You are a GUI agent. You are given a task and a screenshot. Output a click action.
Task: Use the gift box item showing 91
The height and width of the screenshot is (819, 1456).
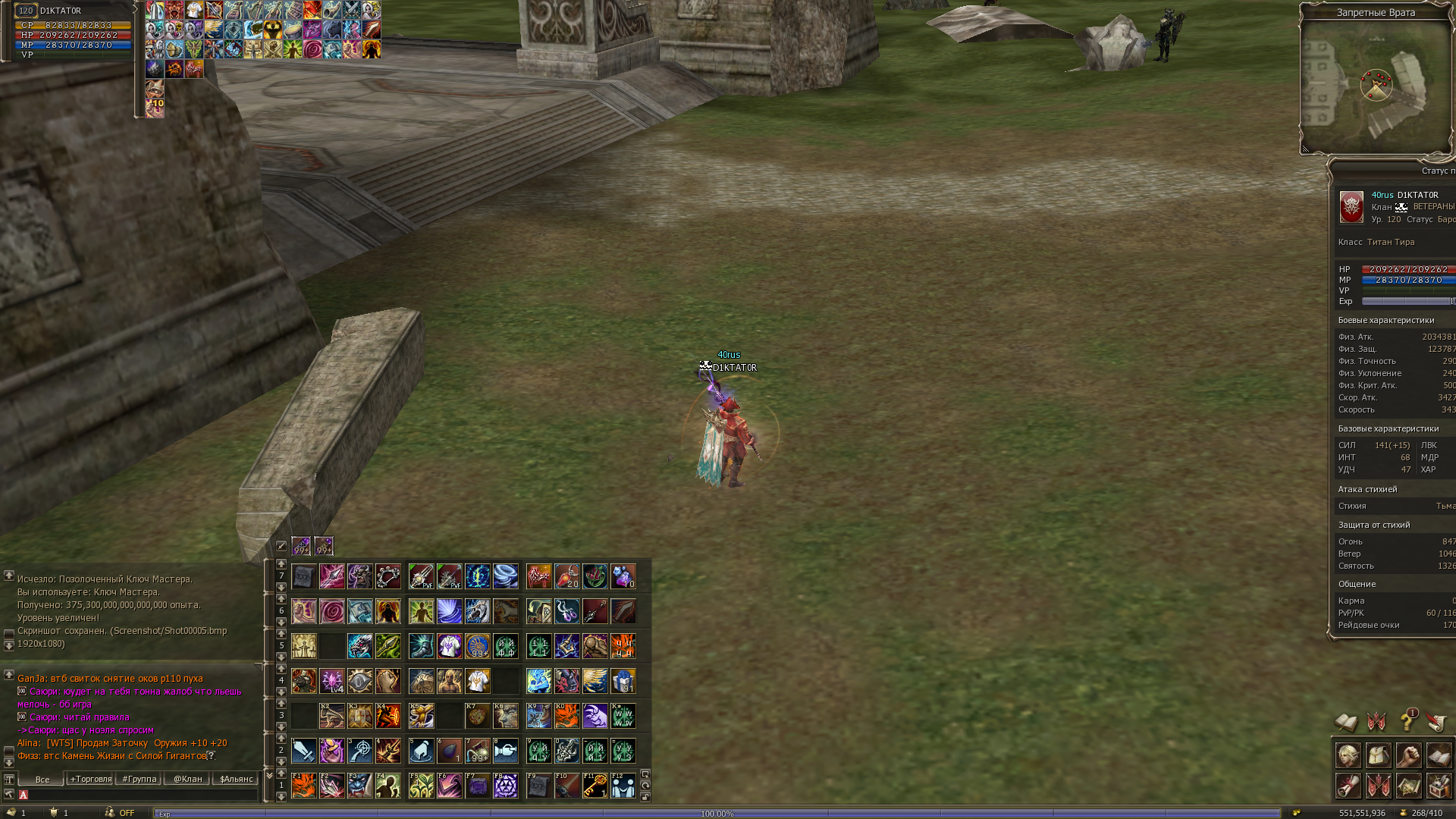623,681
